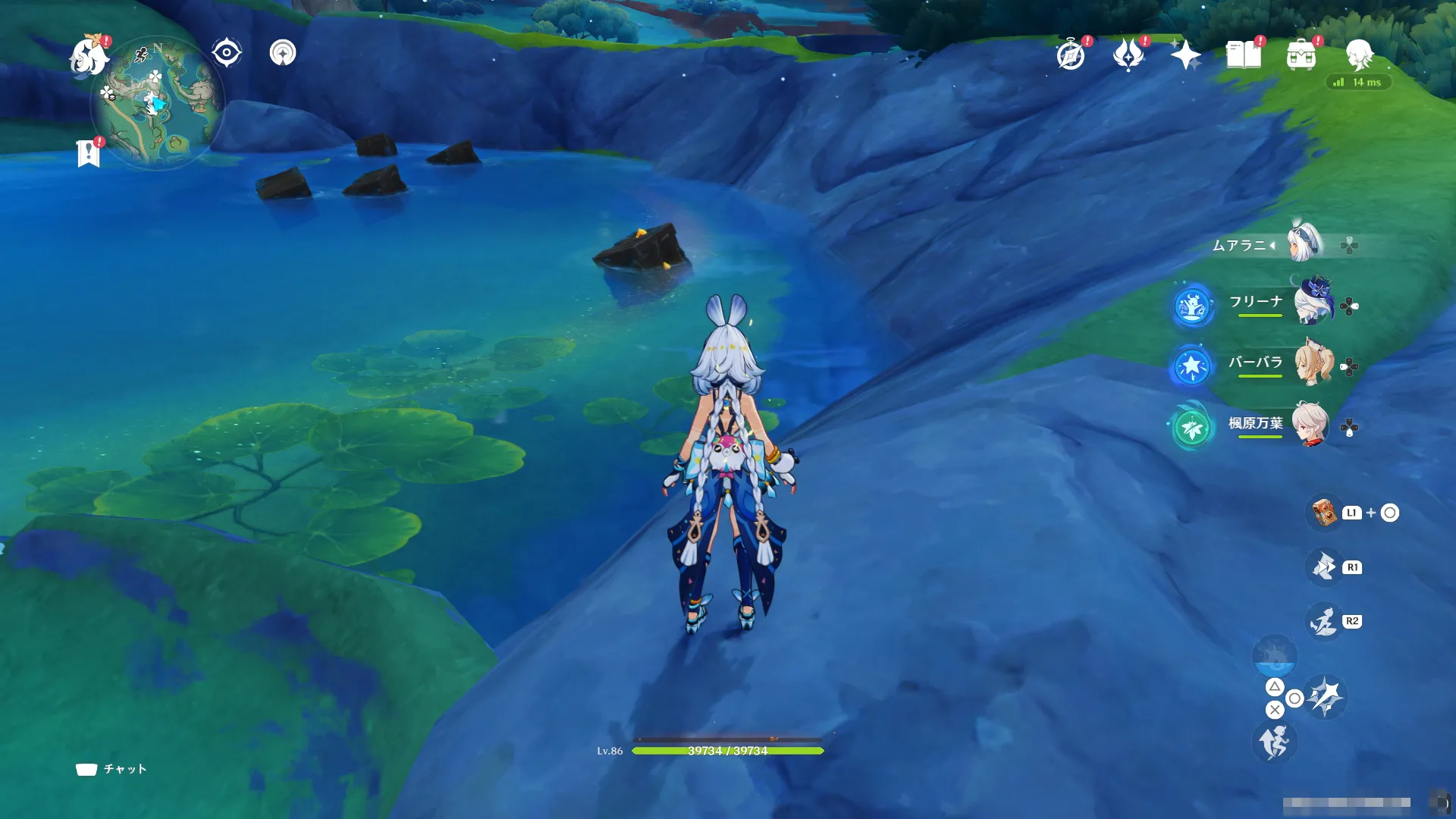The width and height of the screenshot is (1456, 819).
Task: Click the gauge-shaped icon beside elemental sight
Action: click(x=283, y=53)
